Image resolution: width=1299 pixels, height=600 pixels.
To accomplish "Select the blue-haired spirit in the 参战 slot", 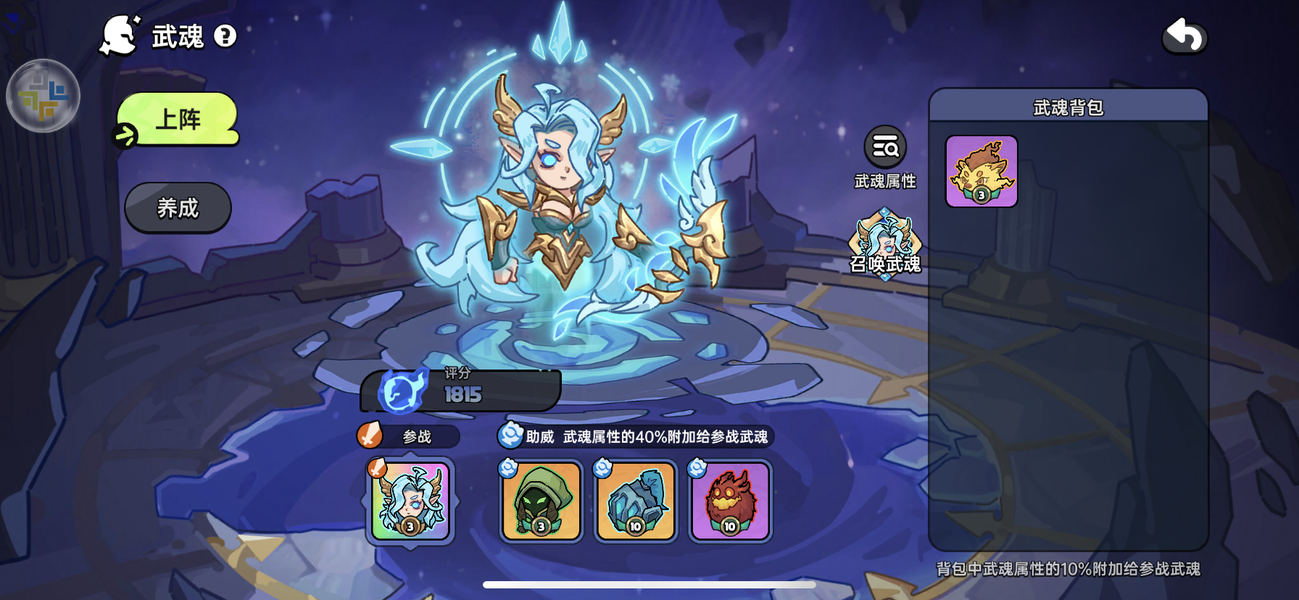I will (x=410, y=501).
